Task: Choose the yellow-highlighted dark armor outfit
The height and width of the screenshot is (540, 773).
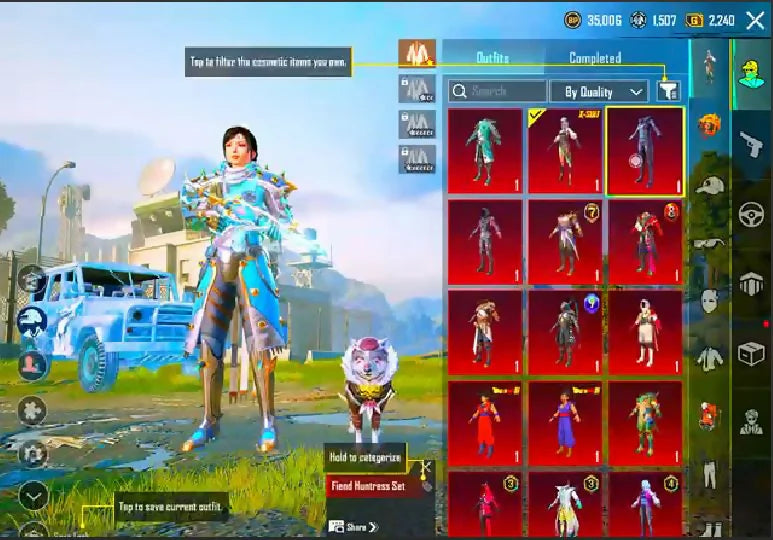Action: [645, 150]
